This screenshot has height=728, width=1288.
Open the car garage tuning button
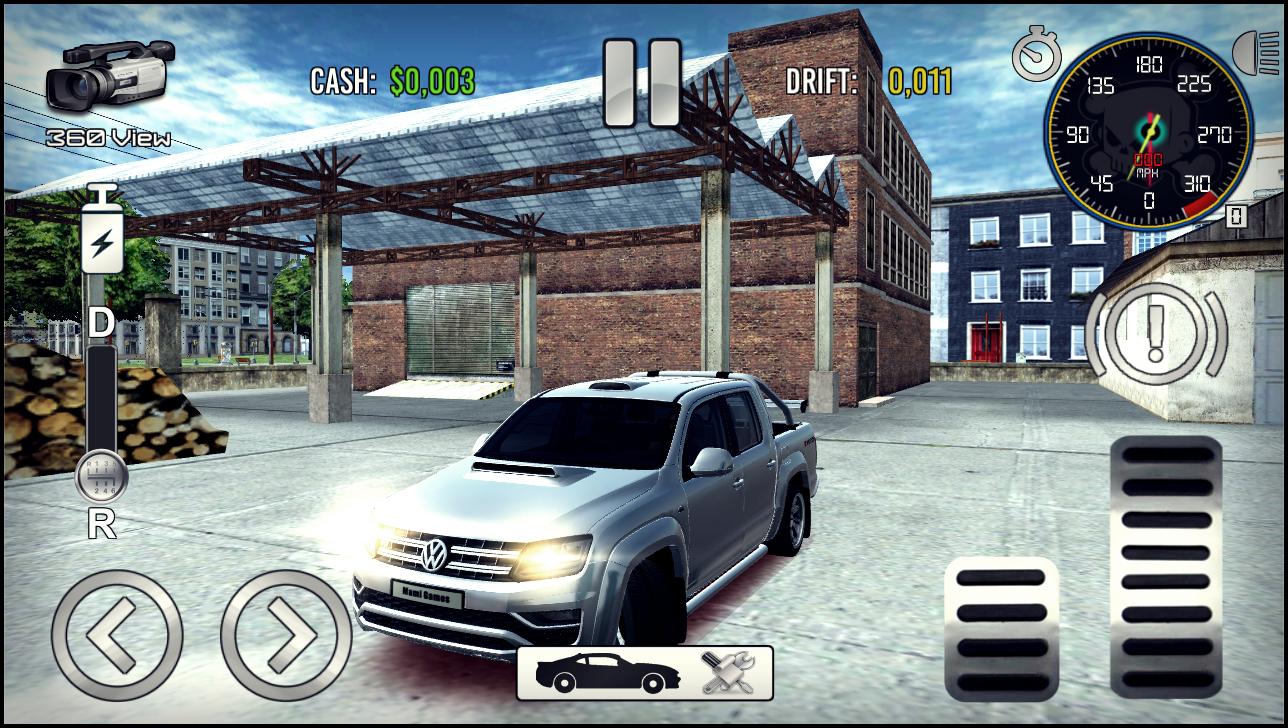pos(644,672)
